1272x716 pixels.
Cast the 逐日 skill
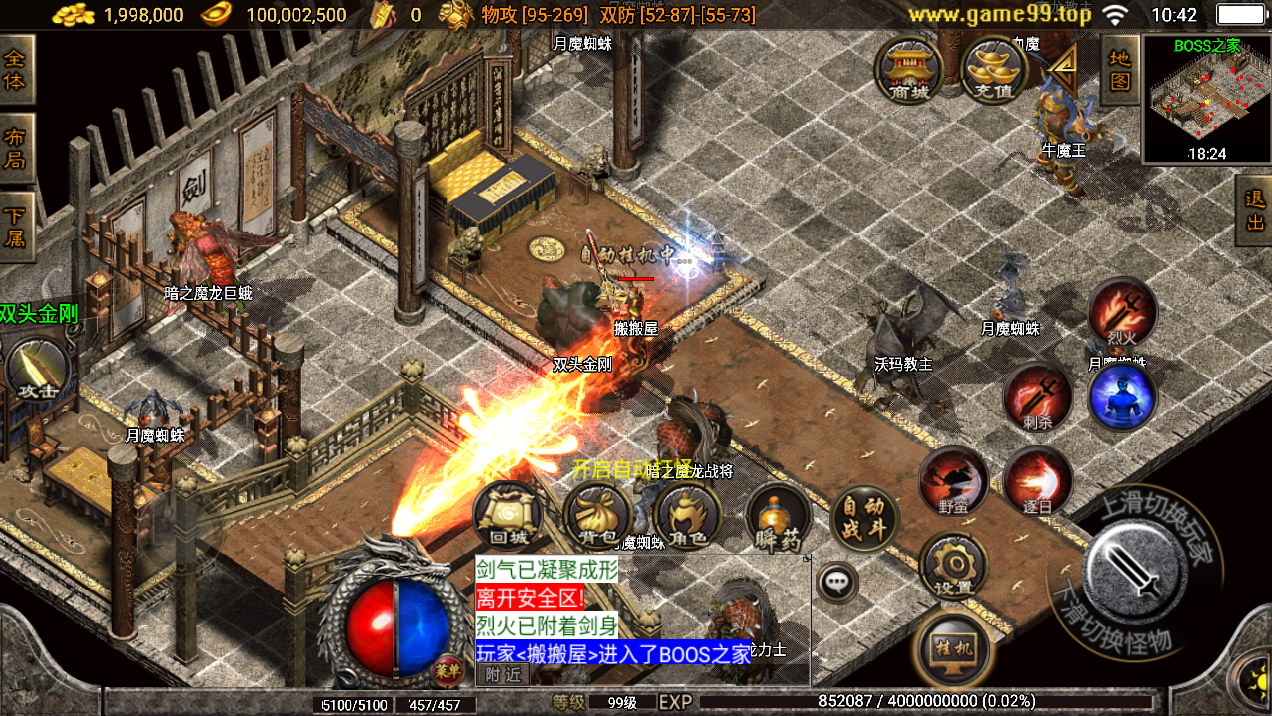(x=1037, y=481)
